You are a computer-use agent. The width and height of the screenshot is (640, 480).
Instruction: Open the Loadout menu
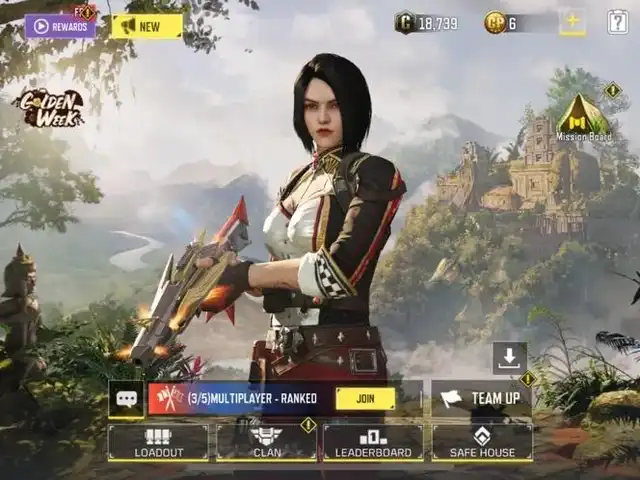[158, 442]
